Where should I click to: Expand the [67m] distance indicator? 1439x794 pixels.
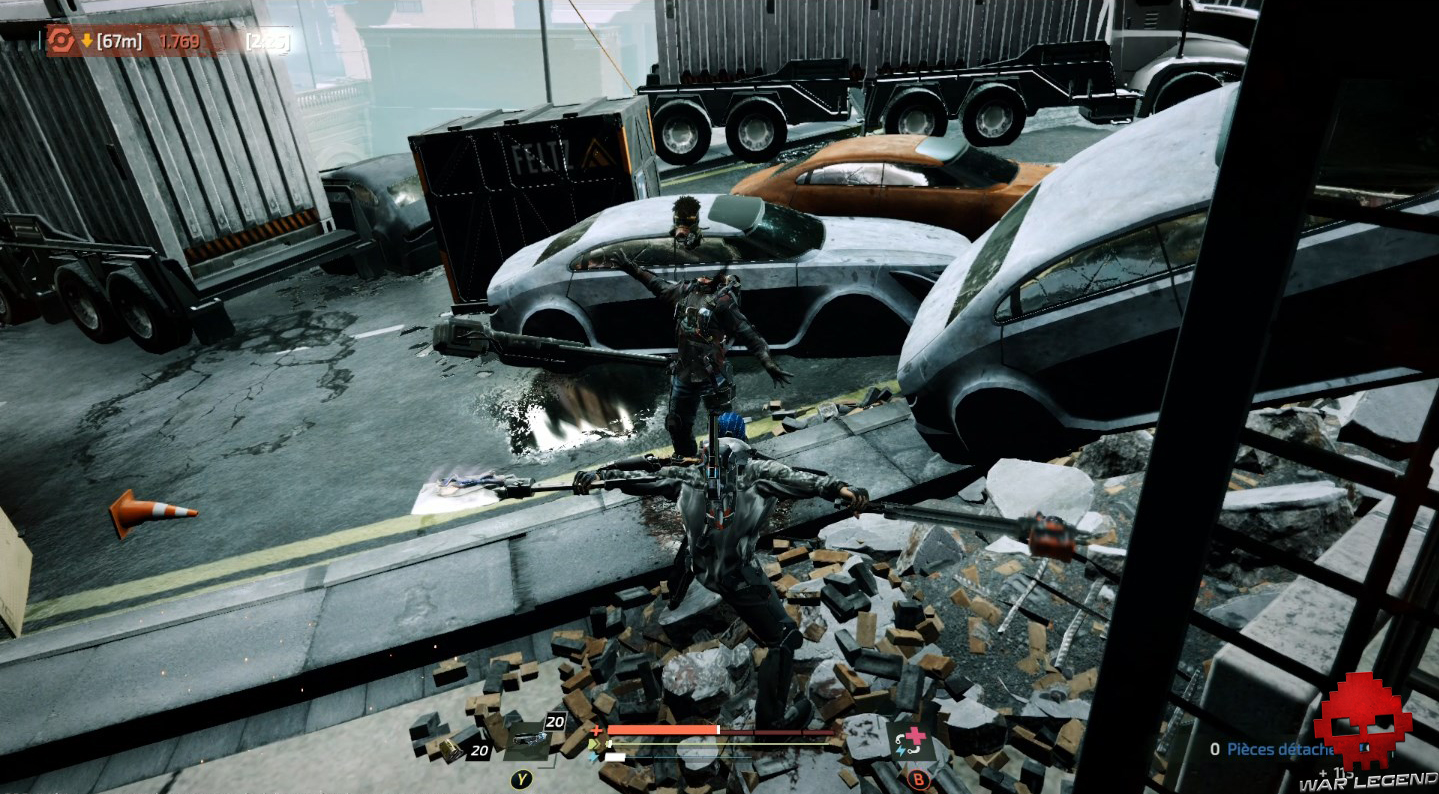click(120, 40)
